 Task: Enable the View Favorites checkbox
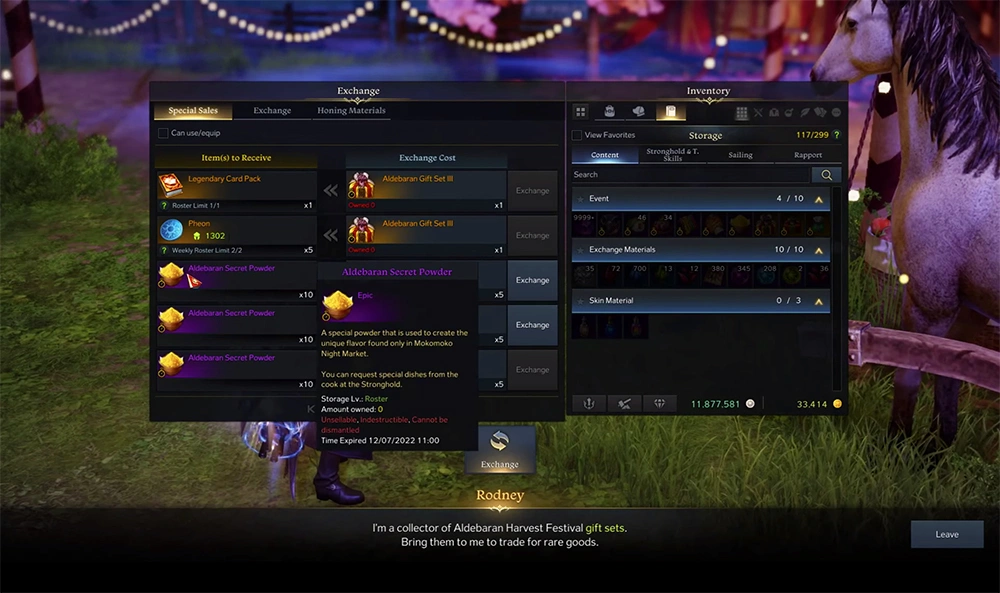[577, 135]
